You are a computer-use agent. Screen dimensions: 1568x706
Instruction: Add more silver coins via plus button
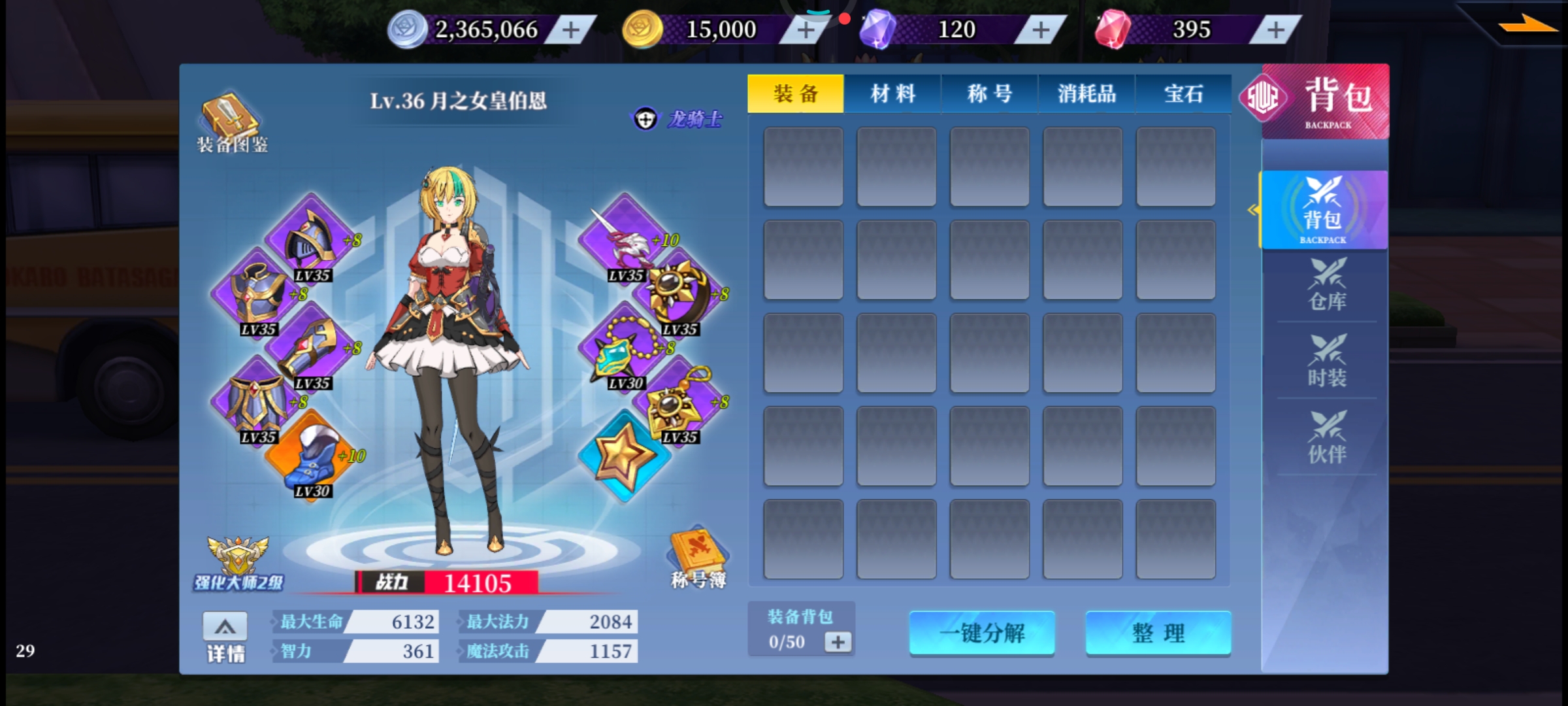(x=571, y=30)
